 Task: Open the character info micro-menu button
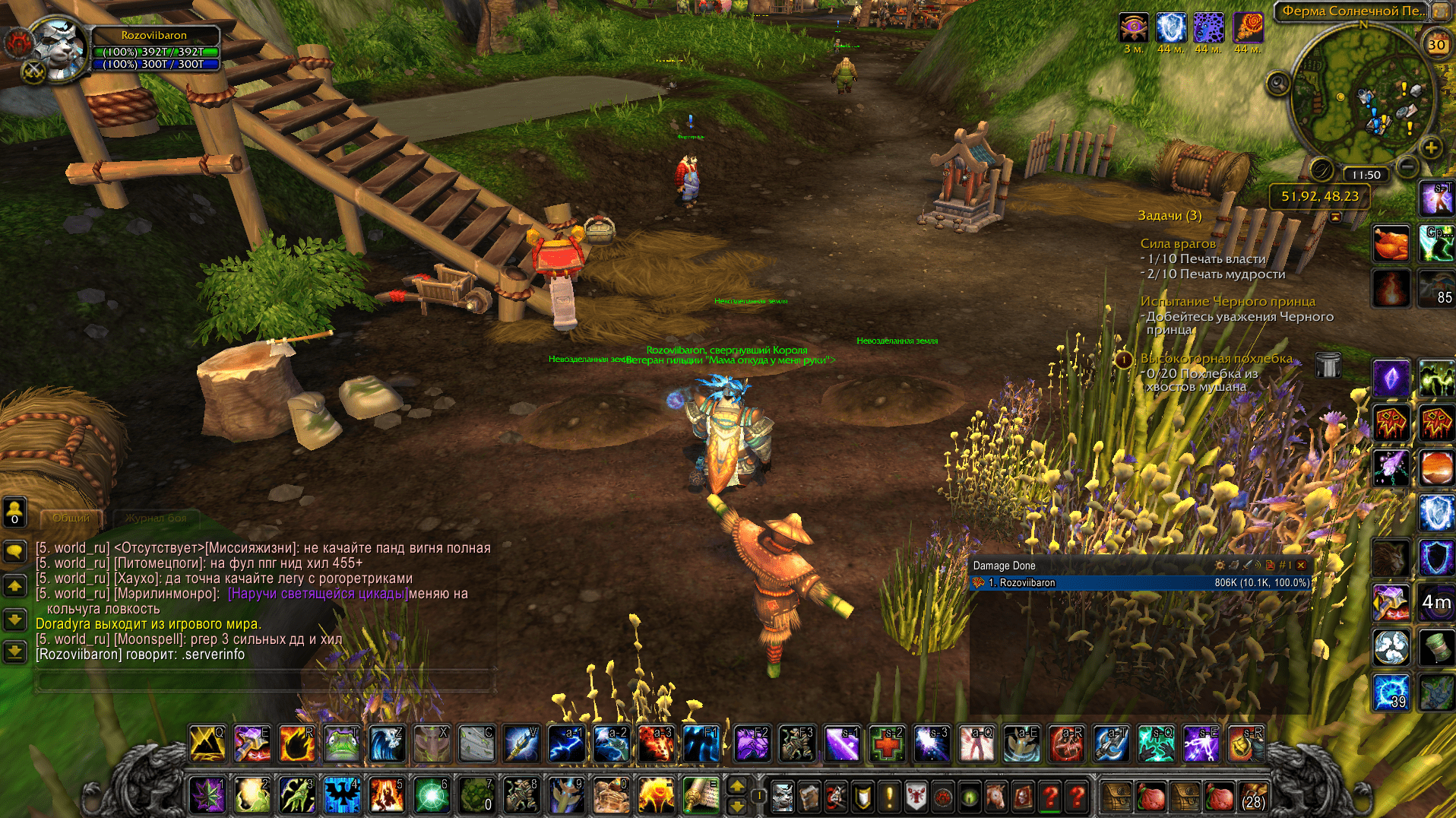click(x=783, y=797)
